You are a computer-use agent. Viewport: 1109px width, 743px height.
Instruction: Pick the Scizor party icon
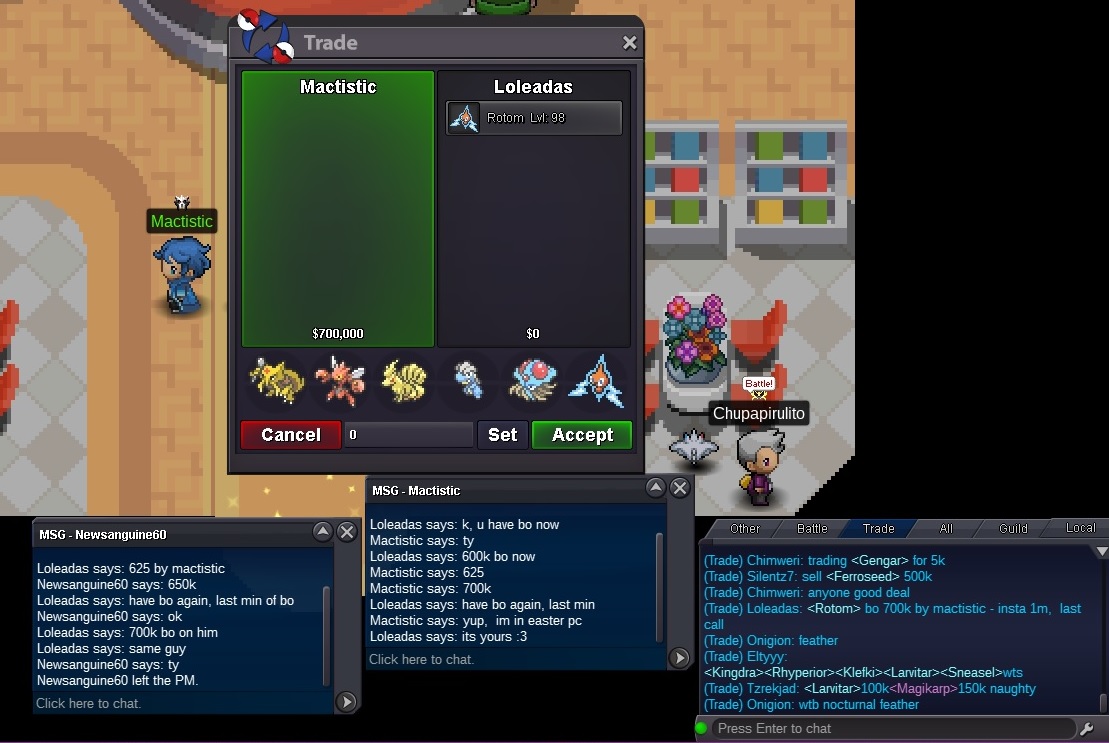339,381
